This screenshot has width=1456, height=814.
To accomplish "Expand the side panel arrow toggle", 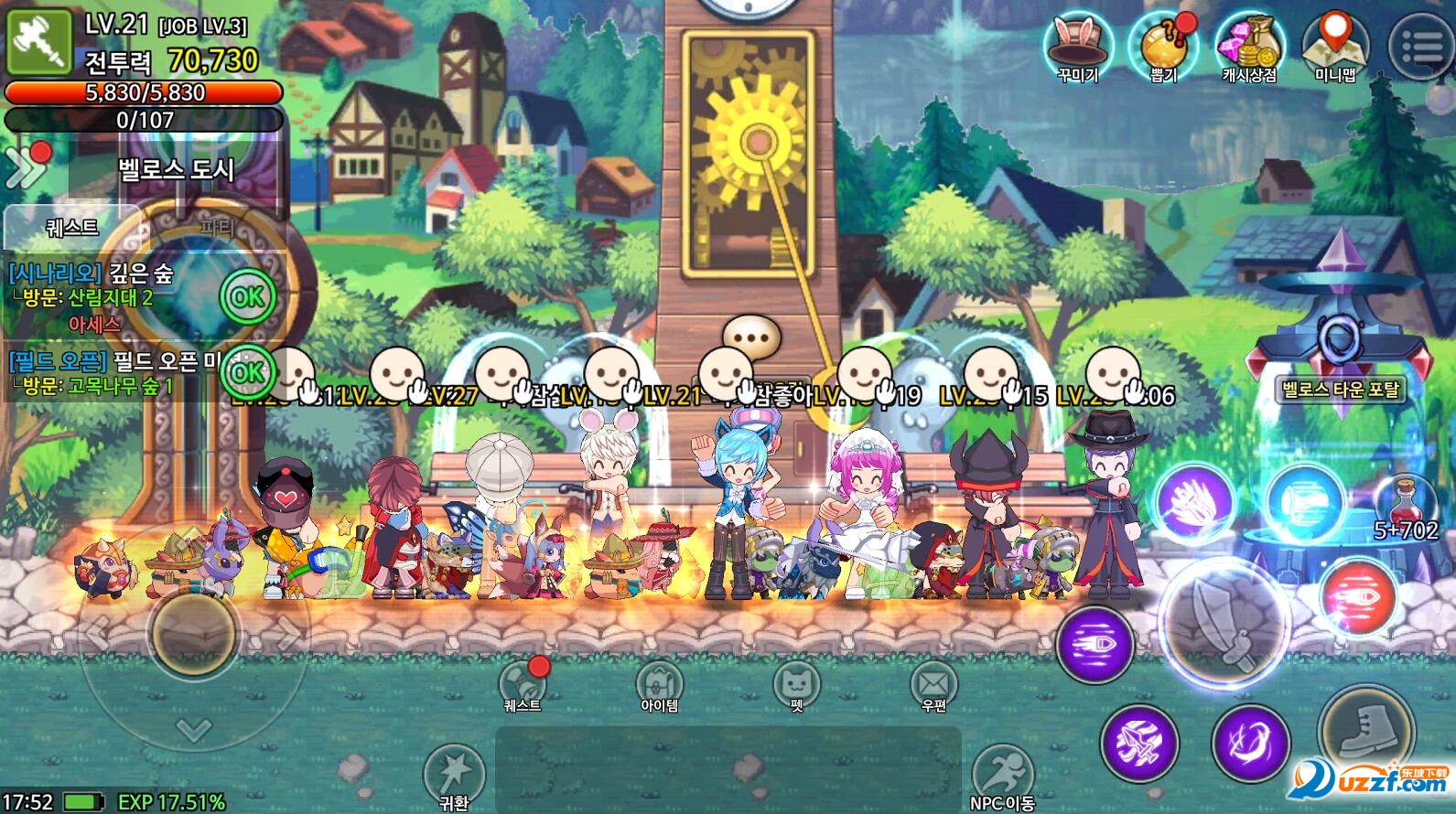I will tap(25, 166).
